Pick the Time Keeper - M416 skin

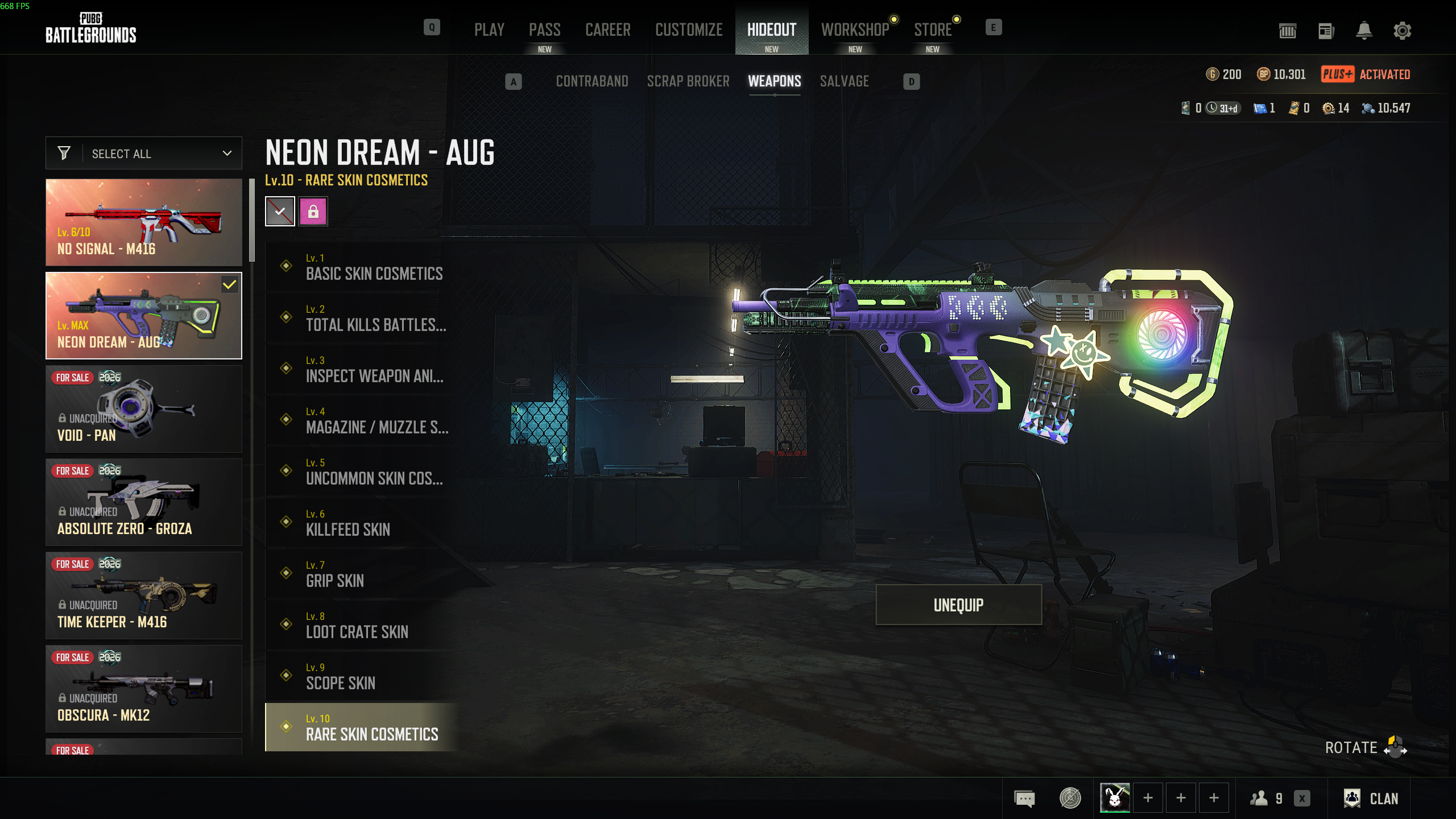coord(144,595)
